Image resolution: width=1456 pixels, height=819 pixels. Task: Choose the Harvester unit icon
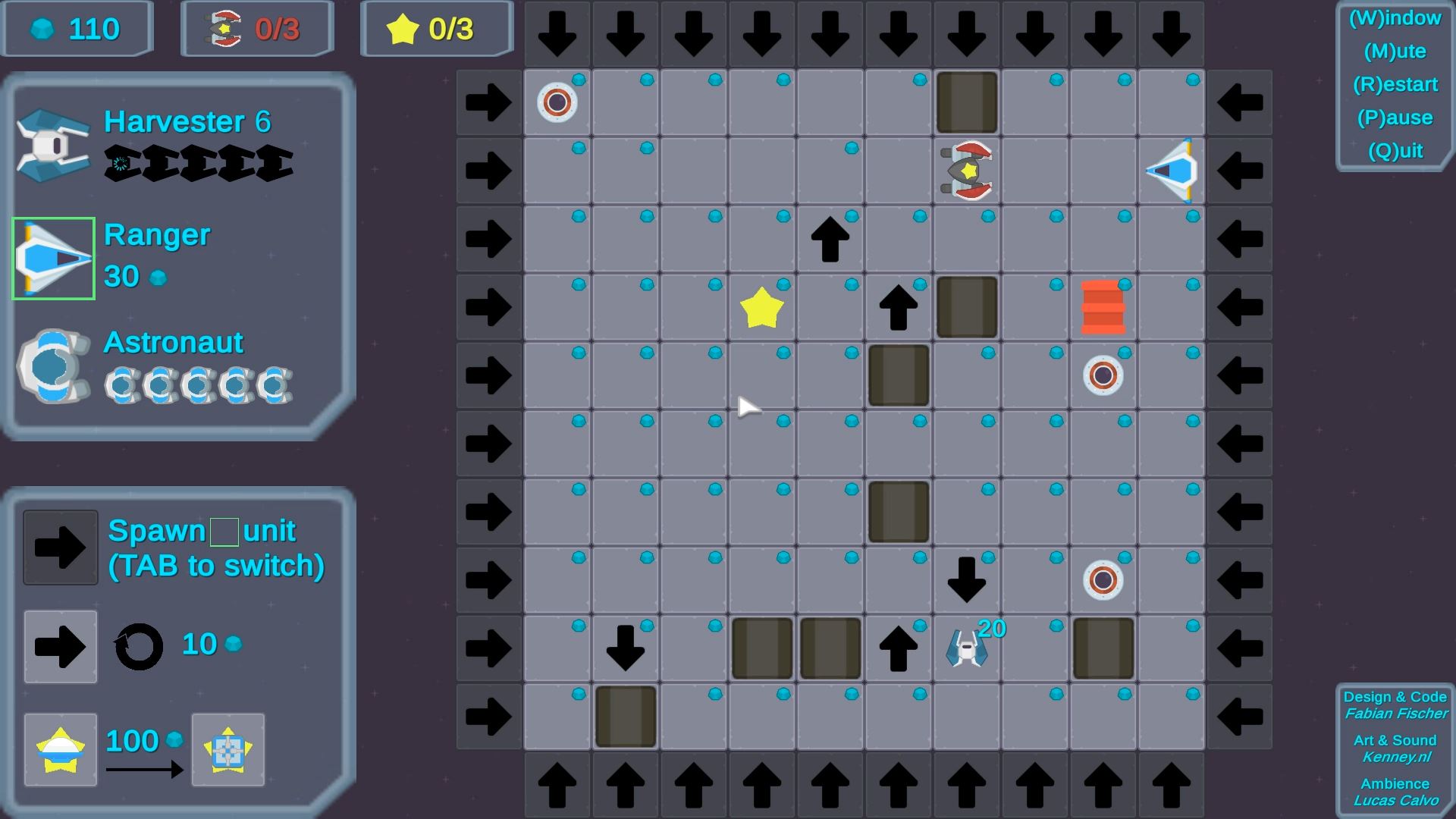tap(53, 145)
